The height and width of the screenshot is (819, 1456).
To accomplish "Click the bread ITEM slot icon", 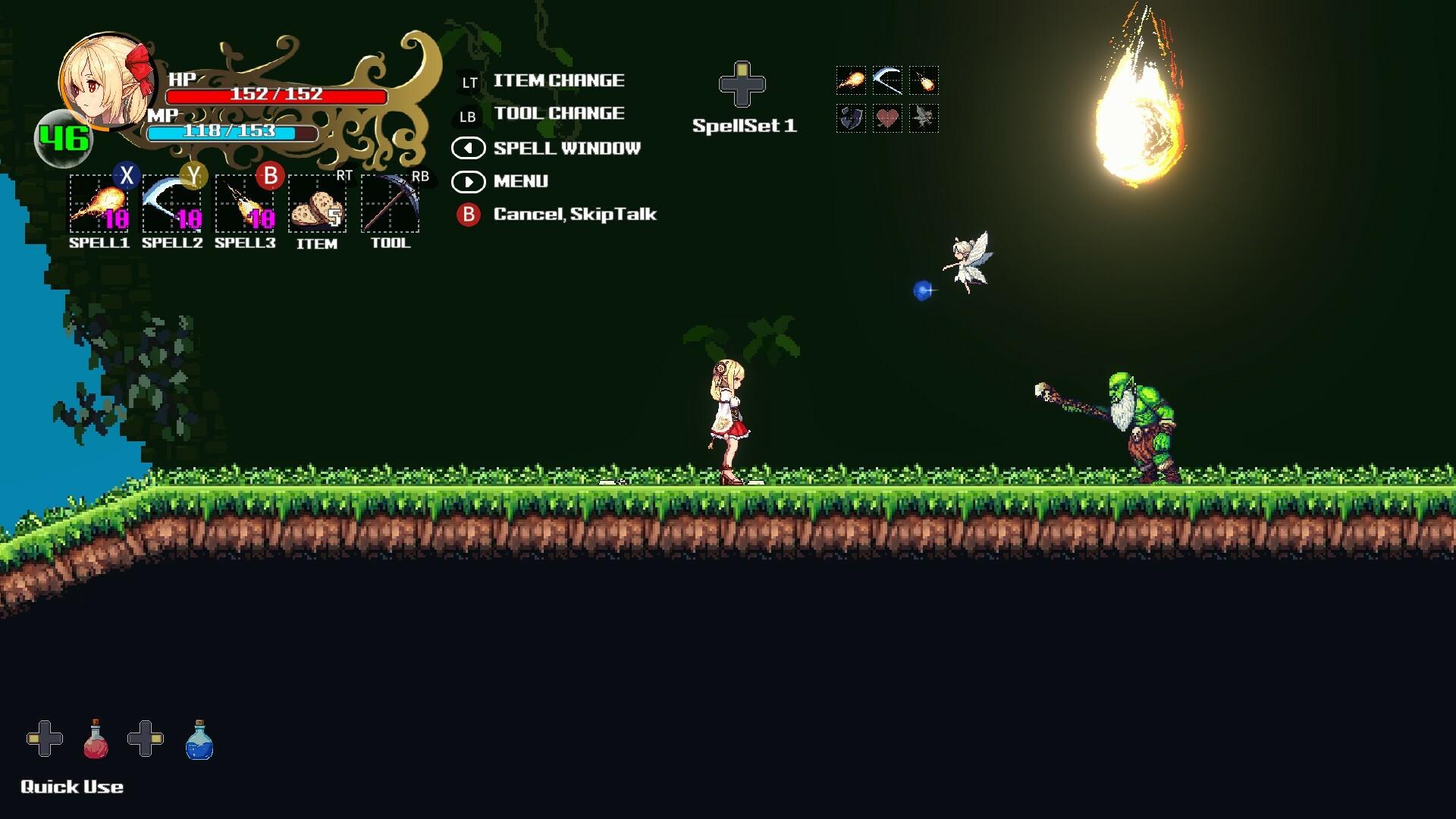I will pos(317,206).
